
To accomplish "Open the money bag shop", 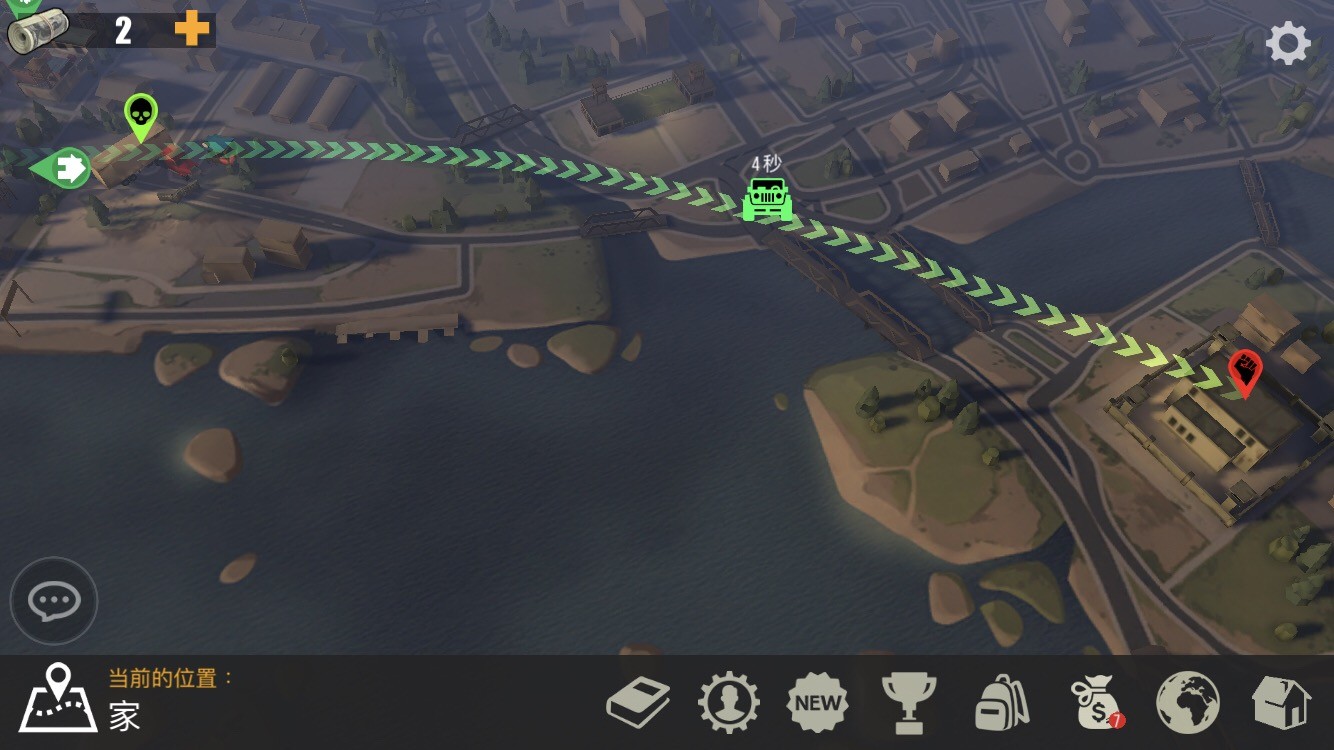I will click(x=1096, y=702).
